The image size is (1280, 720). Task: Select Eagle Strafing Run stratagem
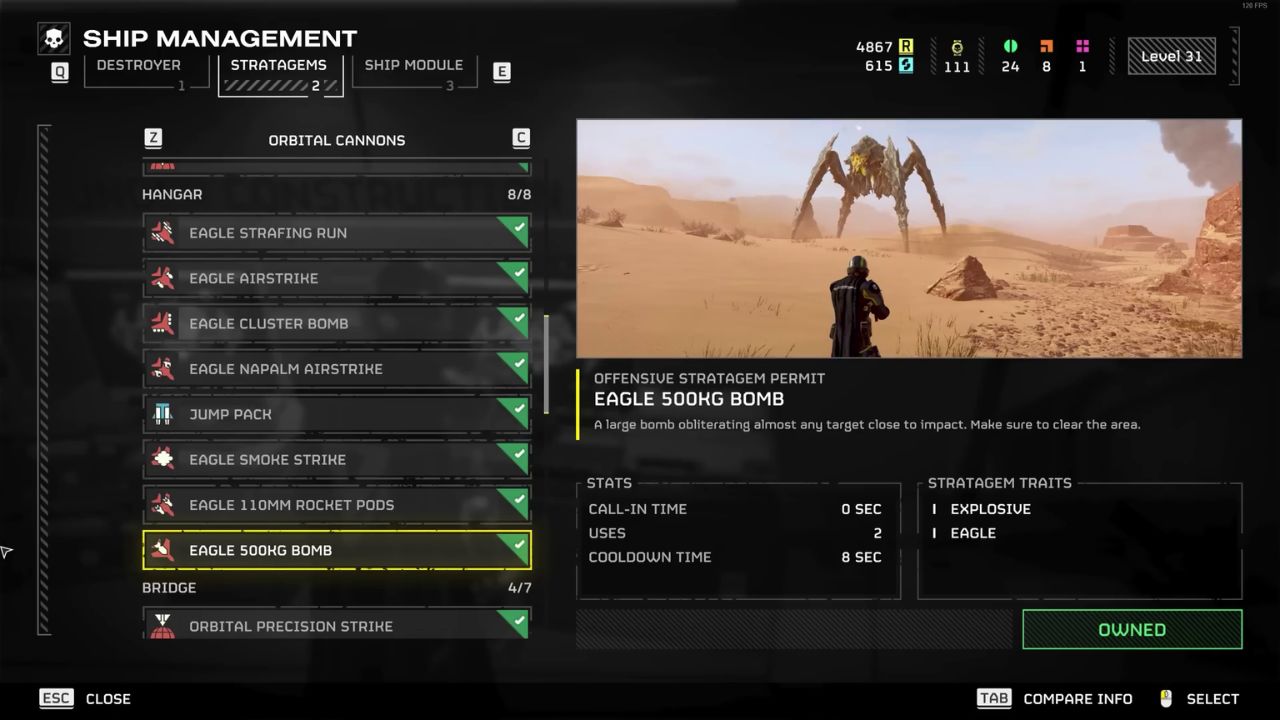(336, 233)
